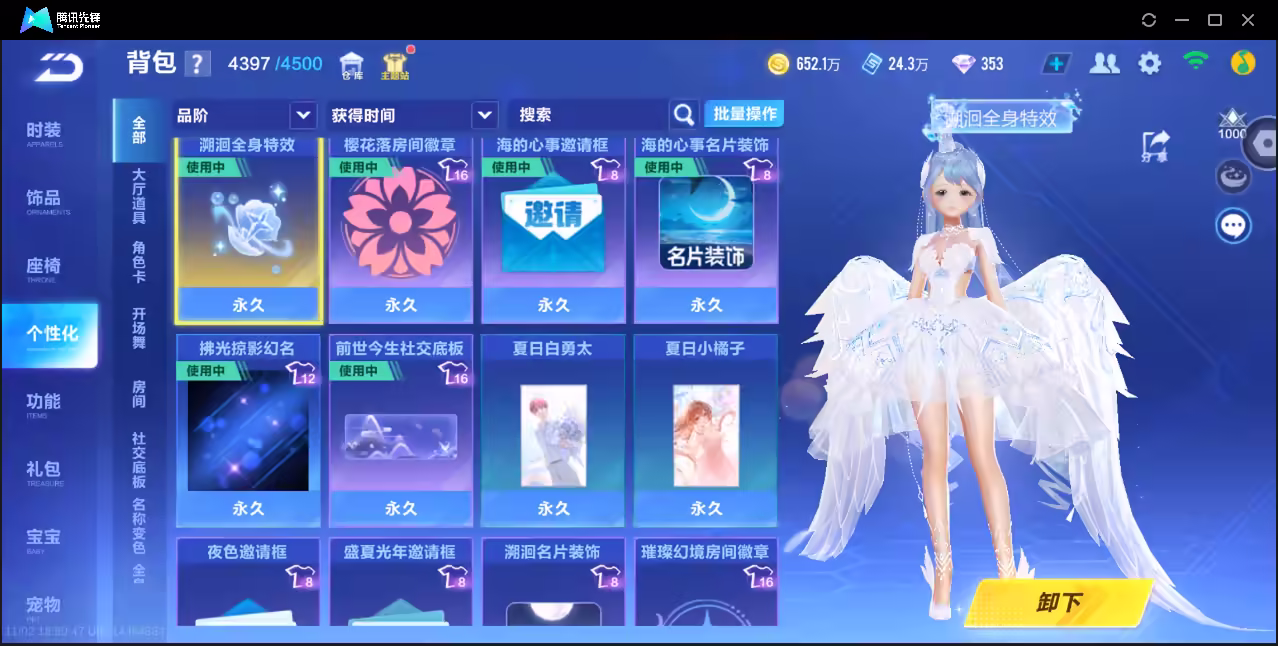1278x646 pixels.
Task: Open the 仓库 warehouse icon
Action: coord(351,65)
